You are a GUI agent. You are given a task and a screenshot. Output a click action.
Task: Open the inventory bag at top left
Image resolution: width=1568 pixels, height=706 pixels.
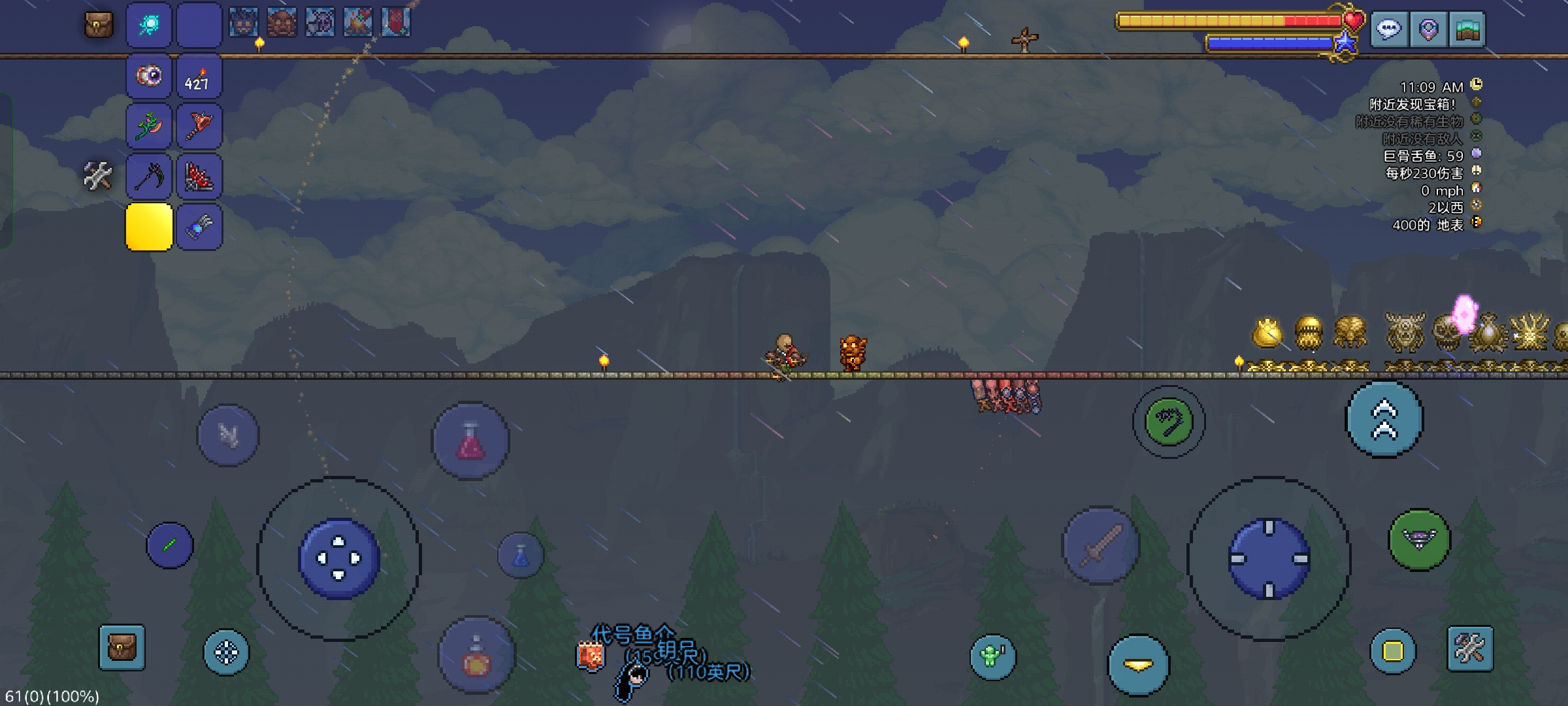pos(99,25)
